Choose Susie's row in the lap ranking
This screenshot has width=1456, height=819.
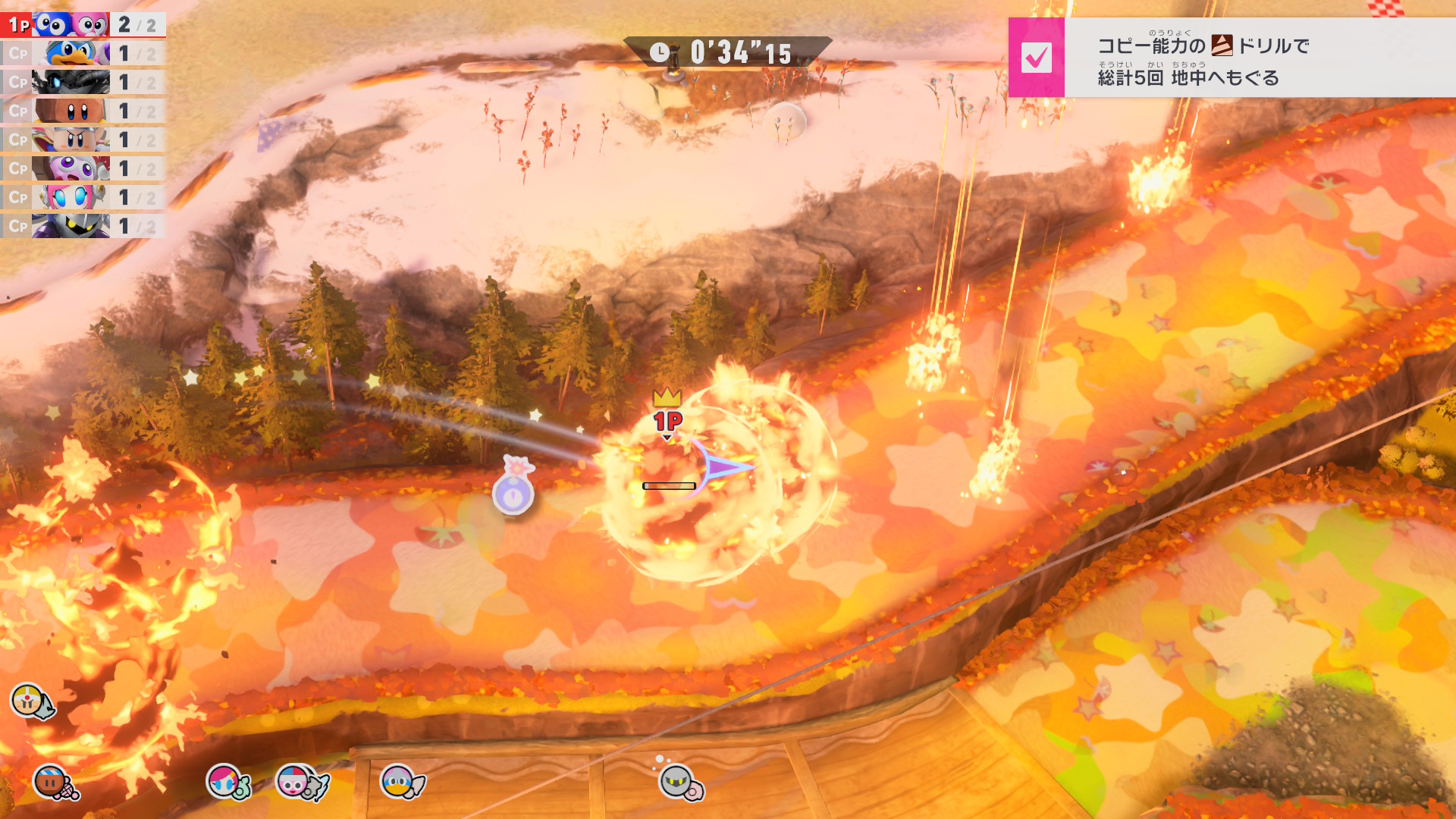point(82,198)
